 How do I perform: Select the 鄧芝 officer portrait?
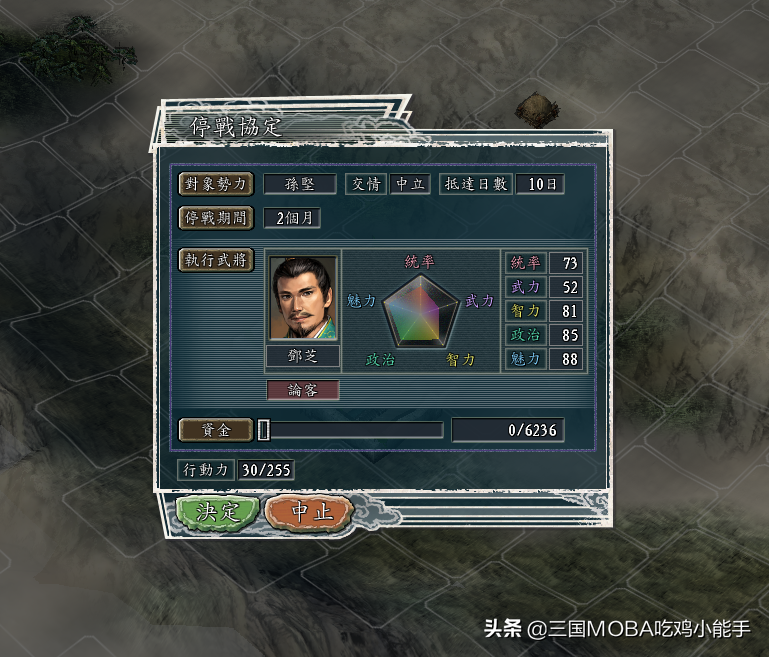click(x=303, y=299)
